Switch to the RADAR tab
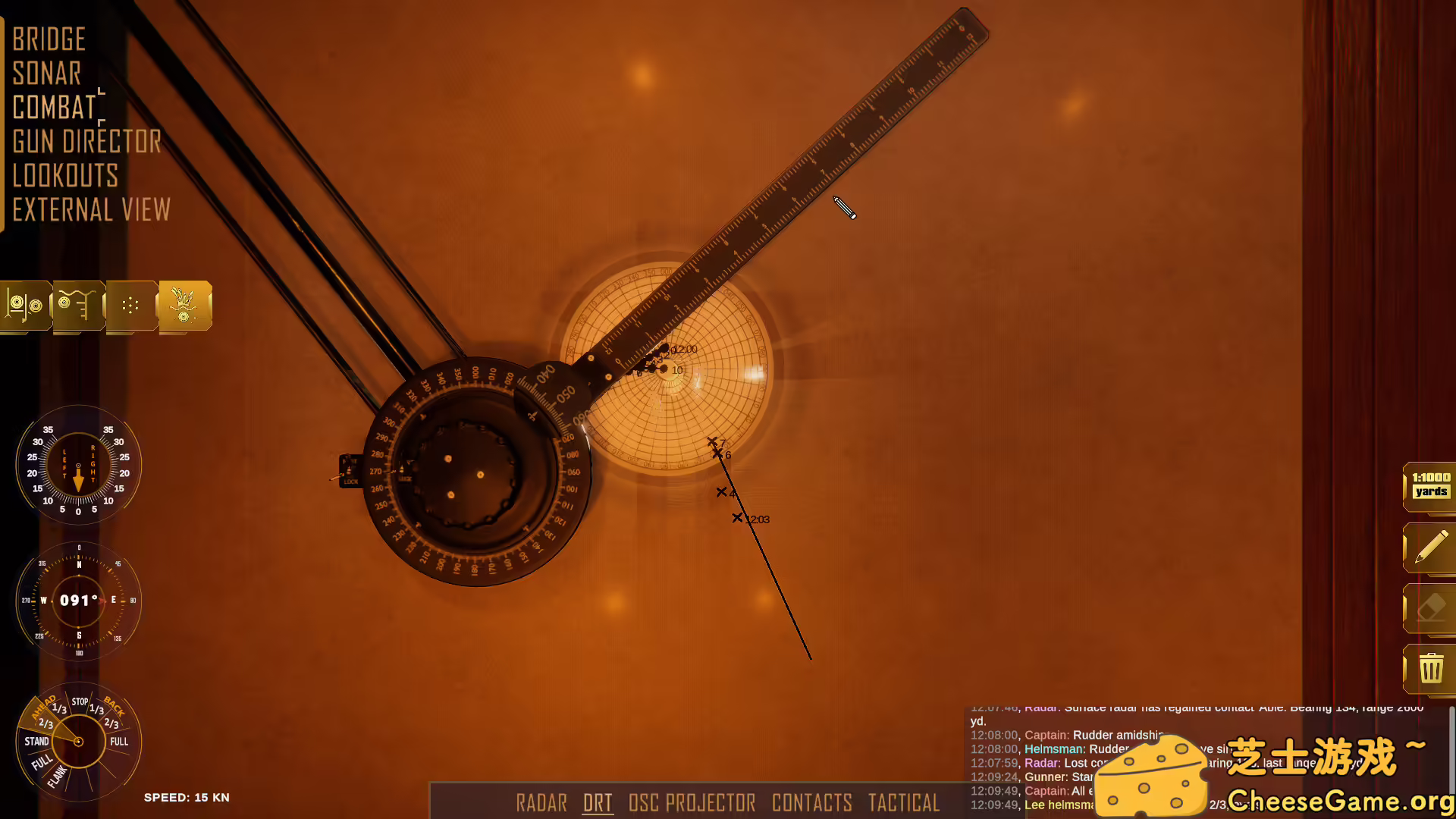1456x819 pixels. [541, 803]
